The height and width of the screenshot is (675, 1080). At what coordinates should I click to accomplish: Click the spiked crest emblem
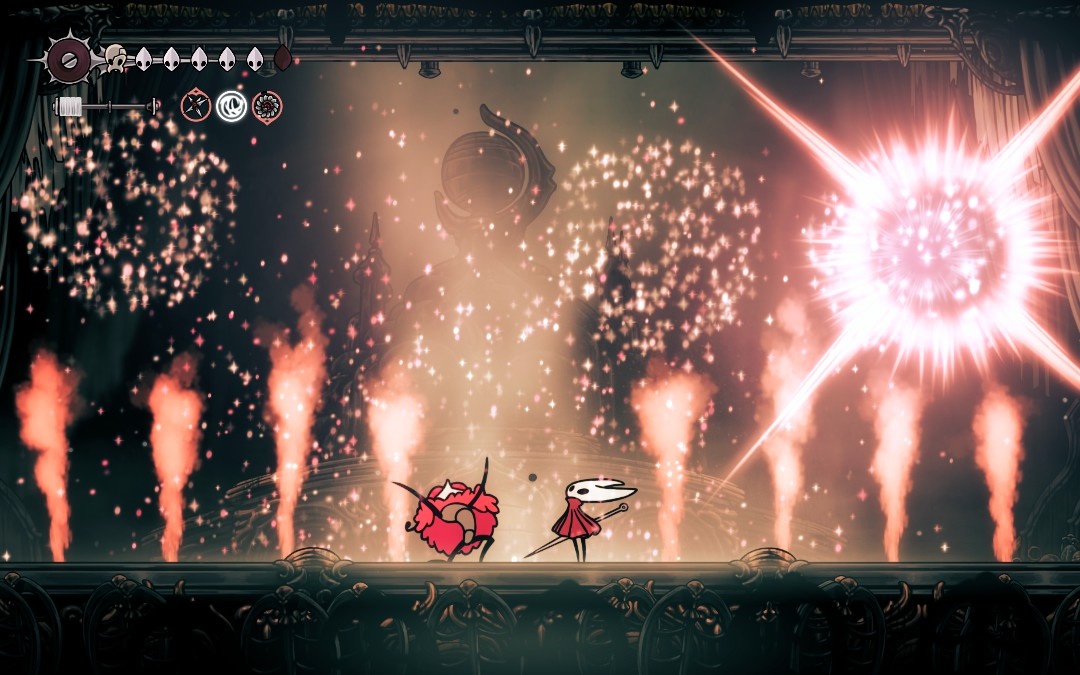pyautogui.click(x=70, y=60)
